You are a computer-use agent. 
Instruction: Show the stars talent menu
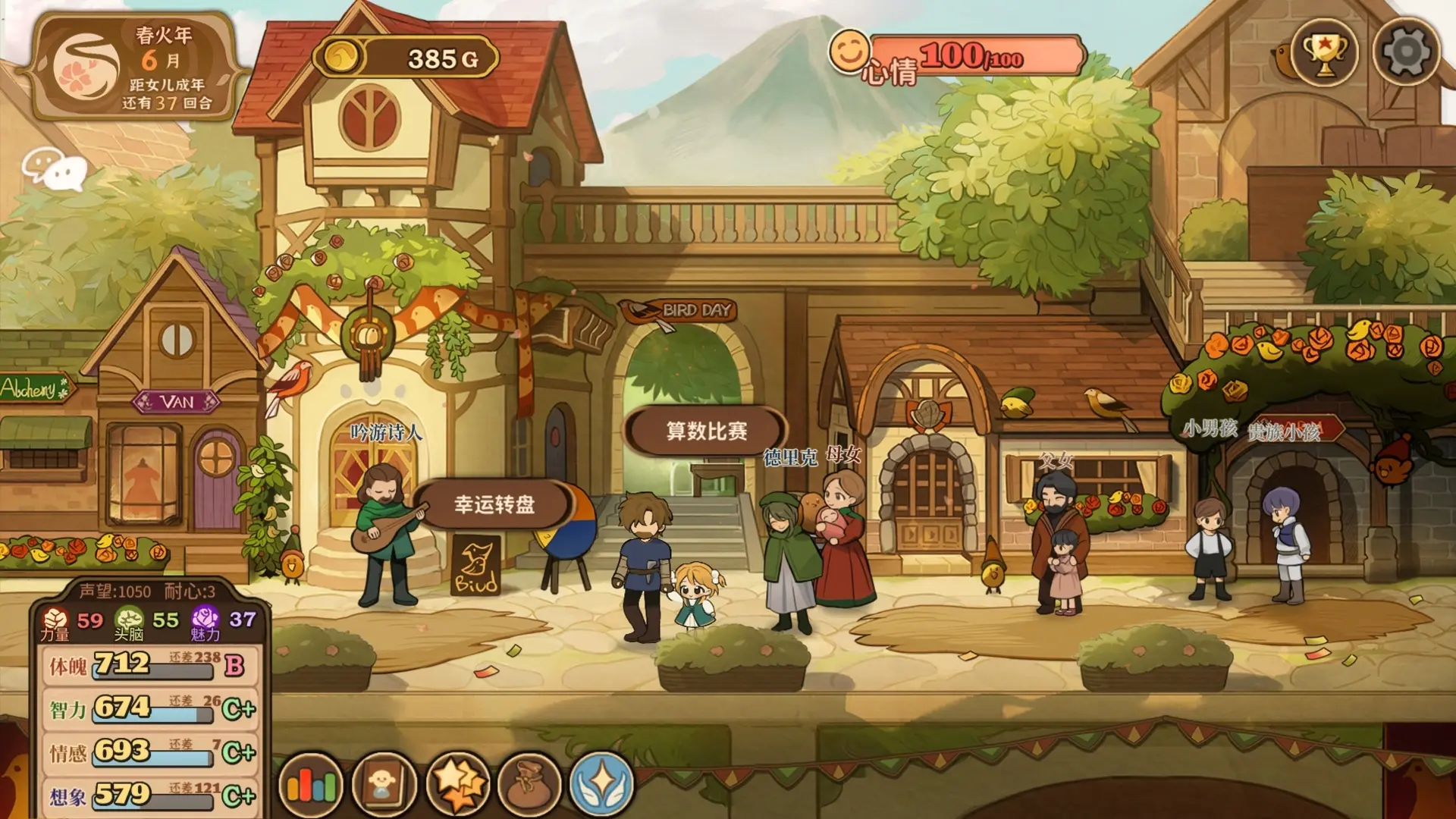pyautogui.click(x=457, y=785)
